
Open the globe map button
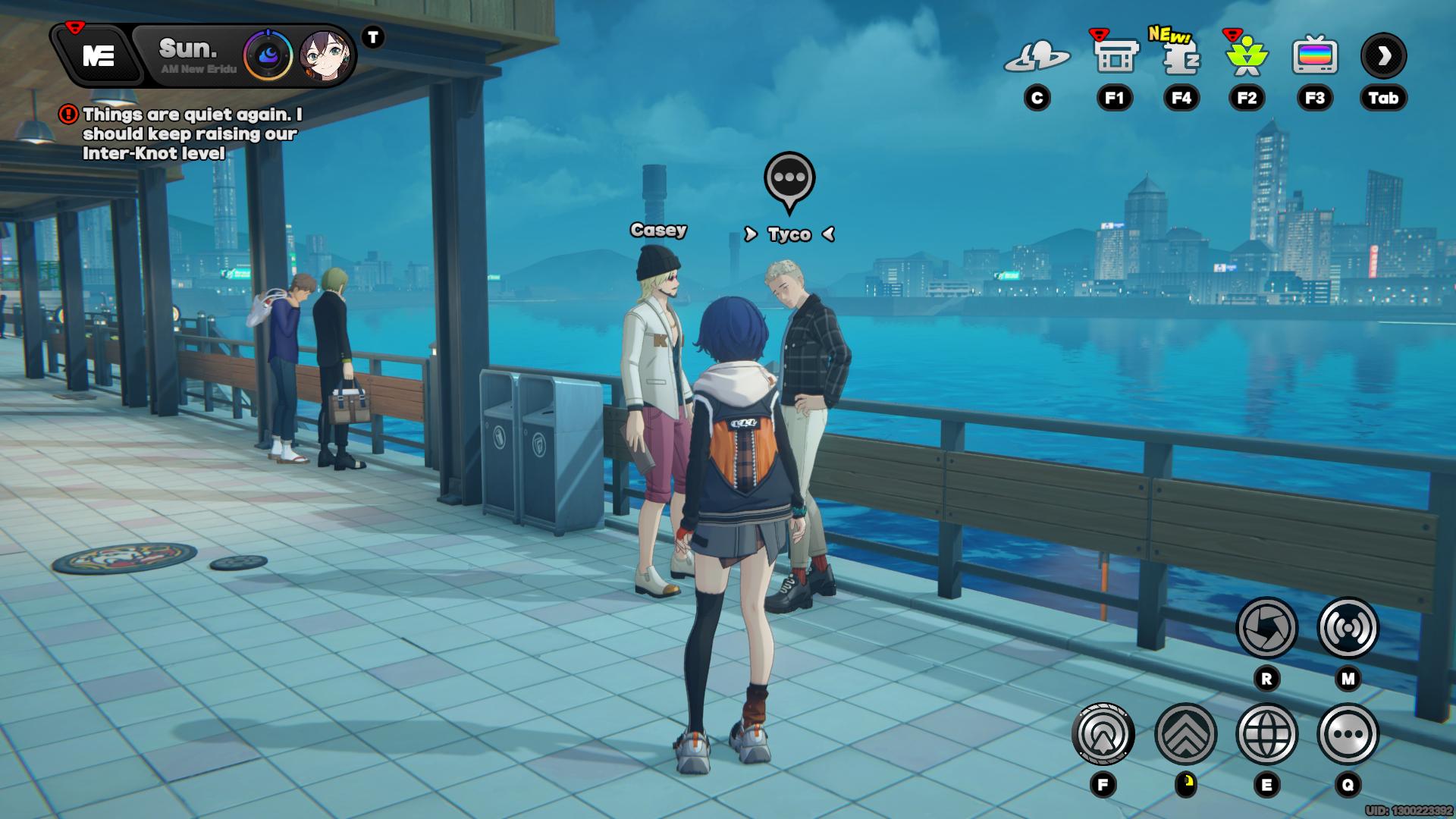pyautogui.click(x=1266, y=734)
